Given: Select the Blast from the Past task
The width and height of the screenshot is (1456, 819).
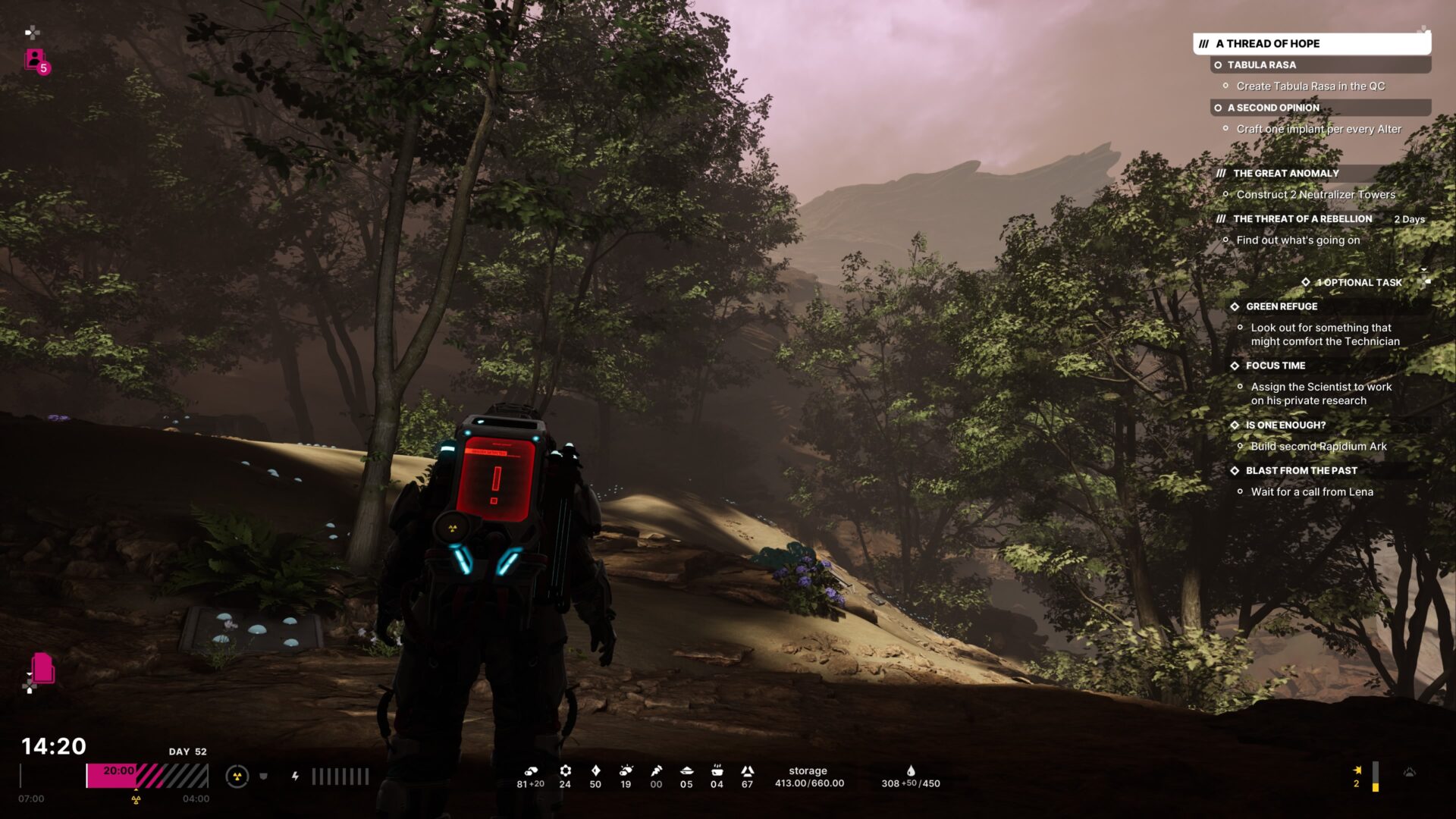Looking at the screenshot, I should [x=1301, y=471].
